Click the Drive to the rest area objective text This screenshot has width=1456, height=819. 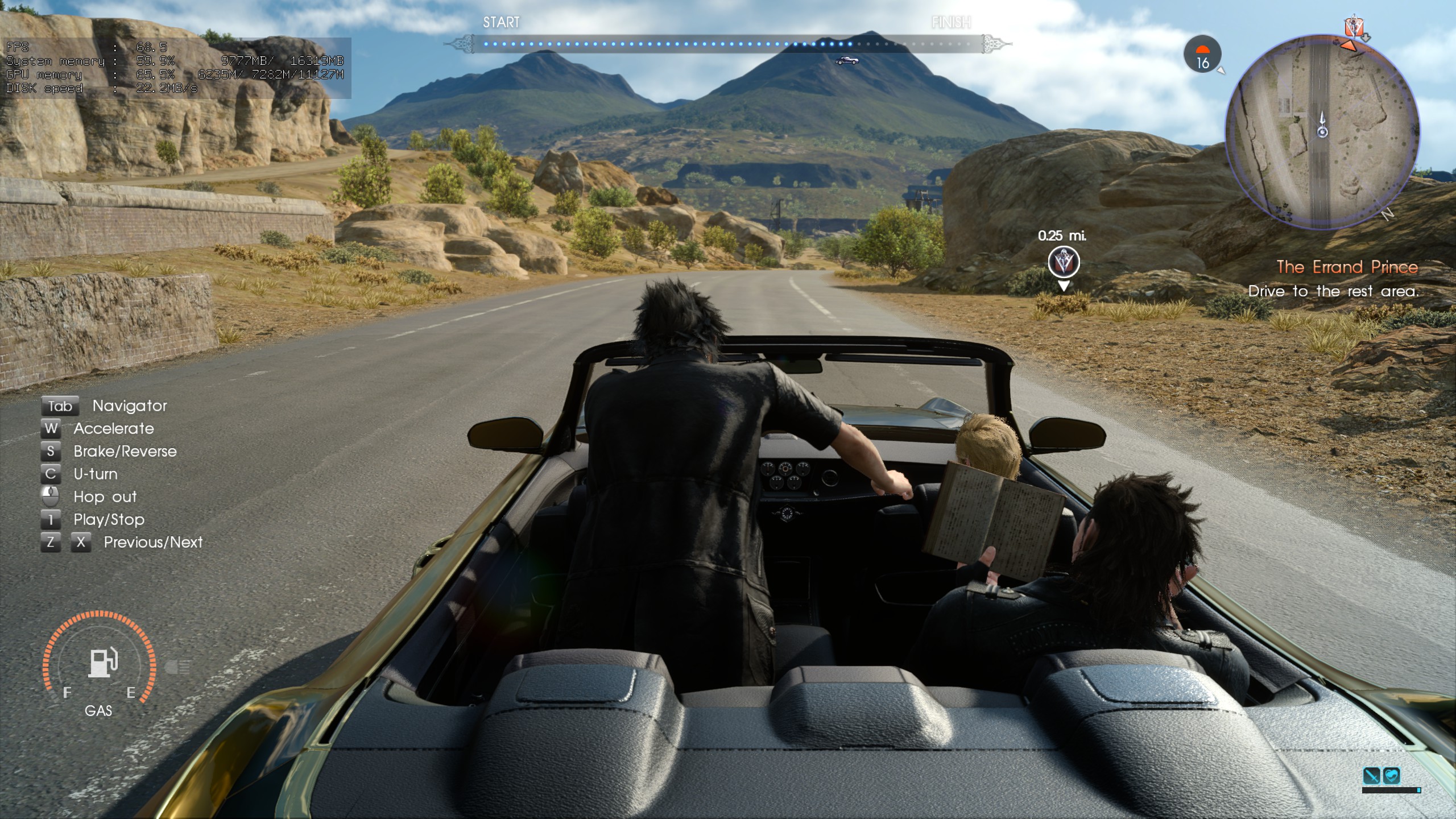[x=1342, y=291]
